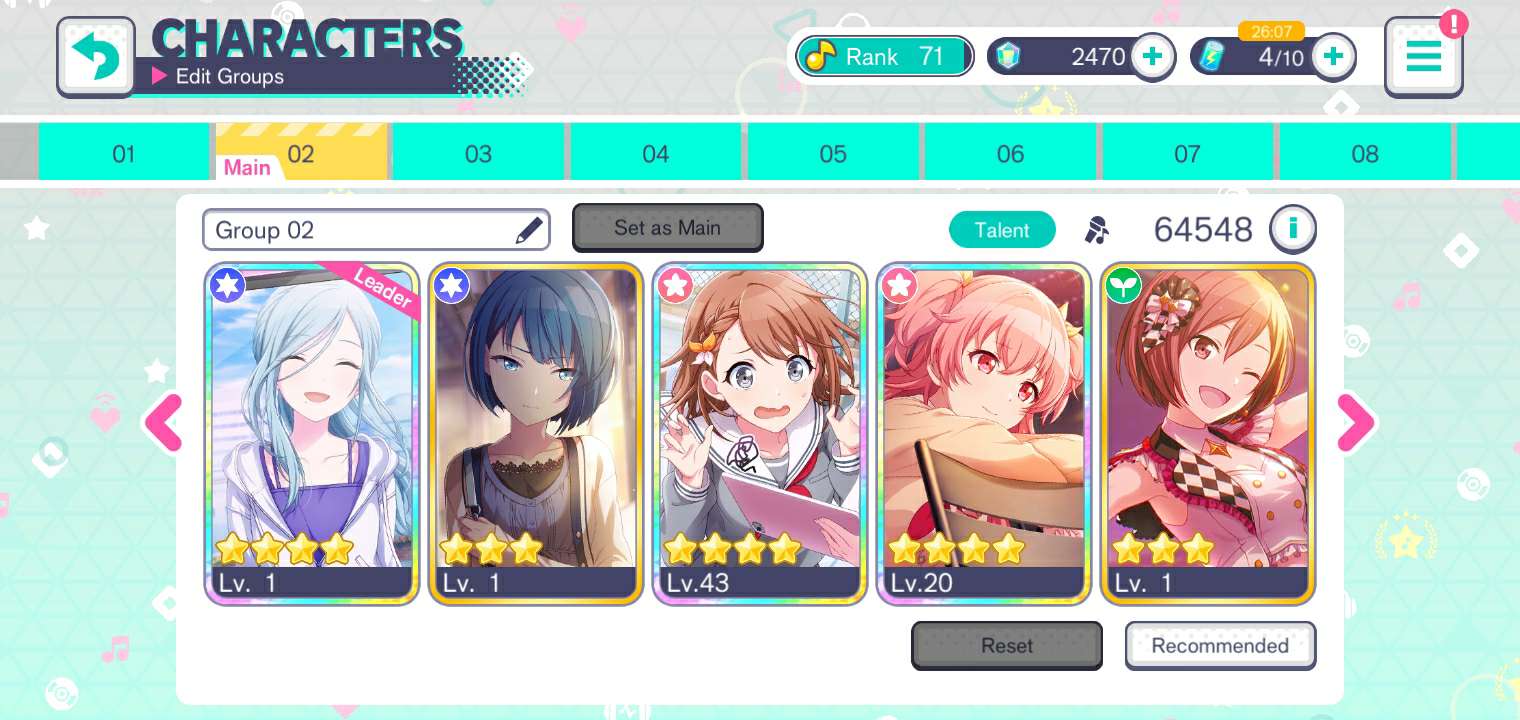Screen dimensions: 1520x720
Task: Open the hamburger menu
Action: 1423,57
